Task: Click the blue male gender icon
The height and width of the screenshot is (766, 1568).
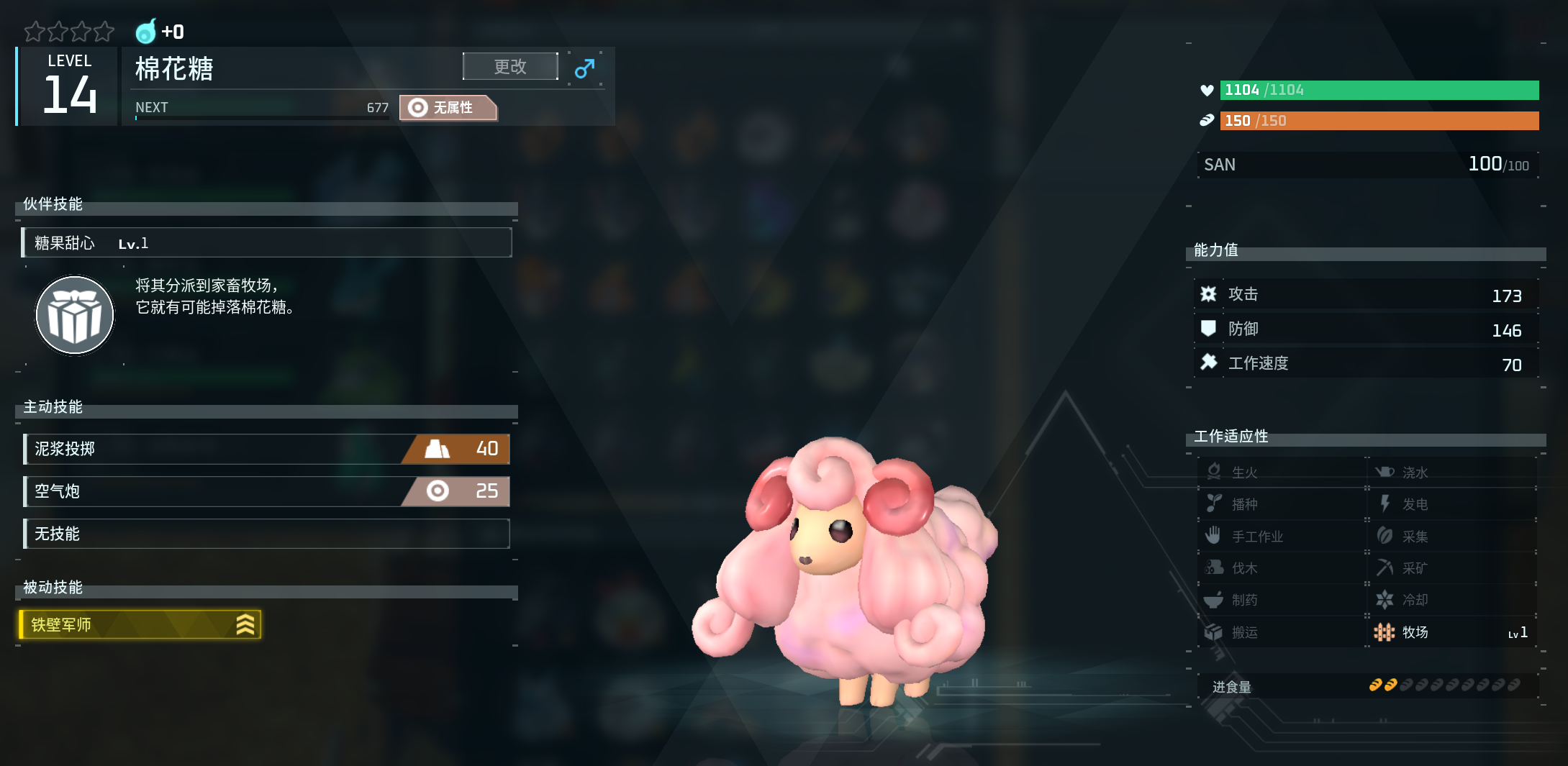Action: pos(584,68)
